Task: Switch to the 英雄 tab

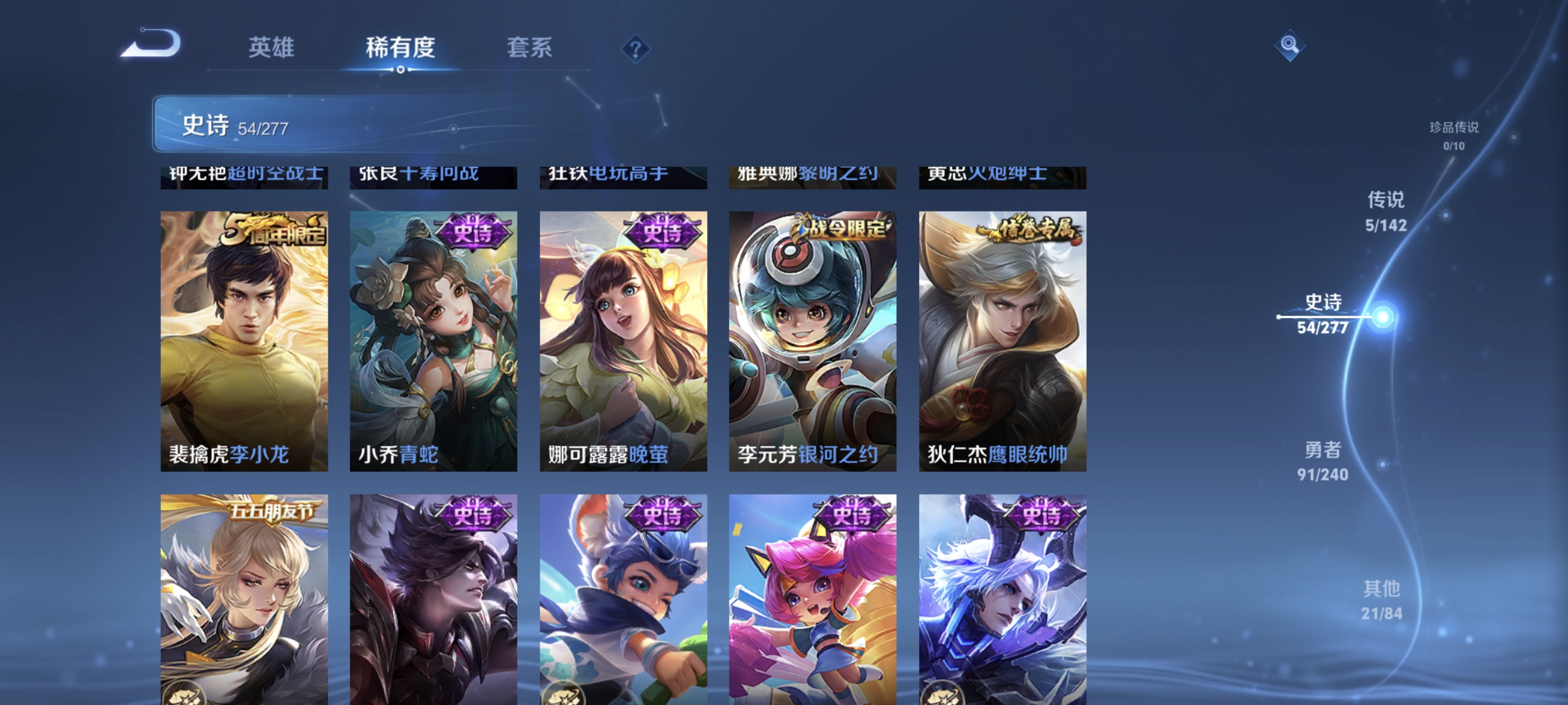Action: (x=271, y=49)
